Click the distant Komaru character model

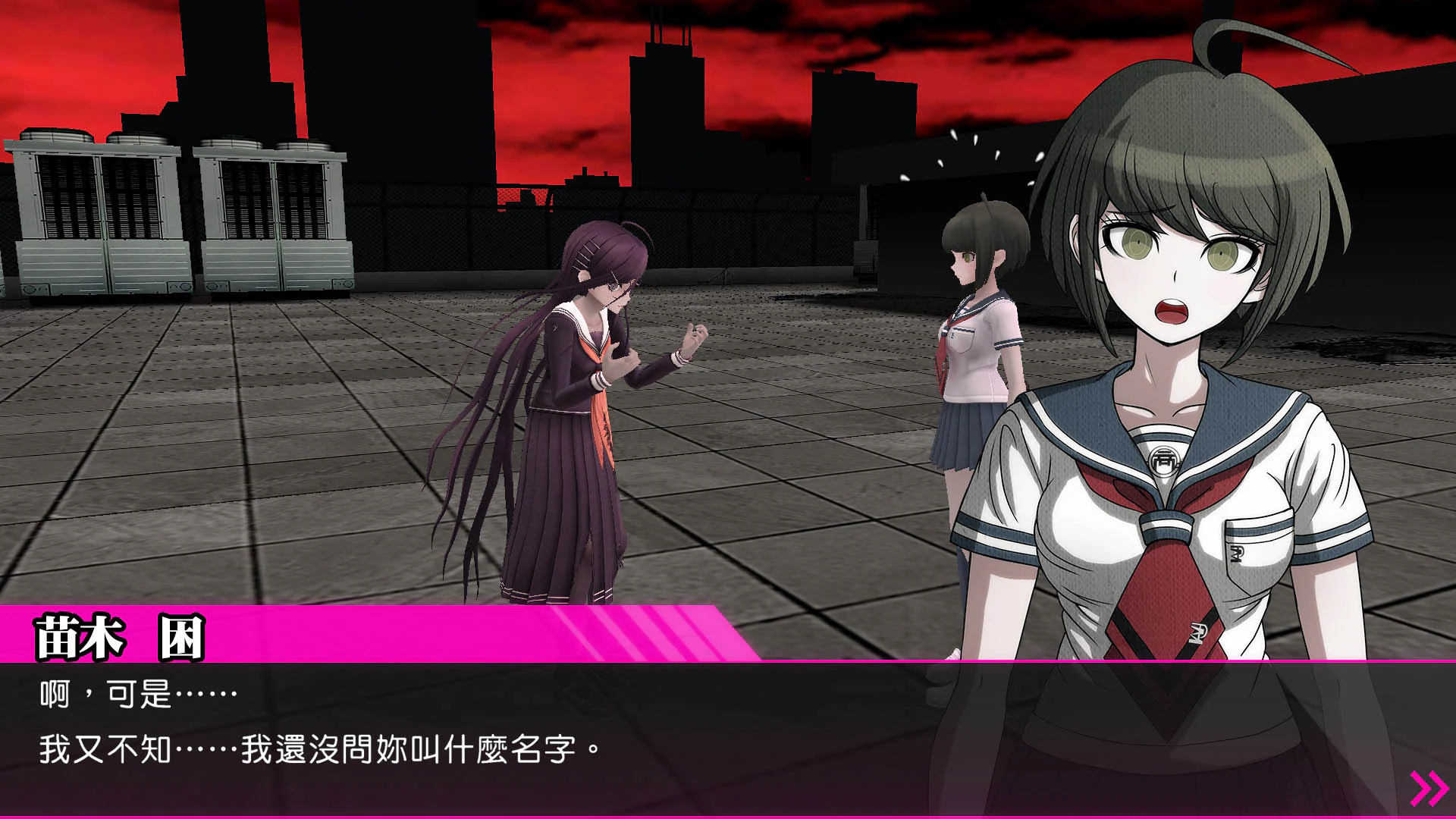(x=978, y=364)
